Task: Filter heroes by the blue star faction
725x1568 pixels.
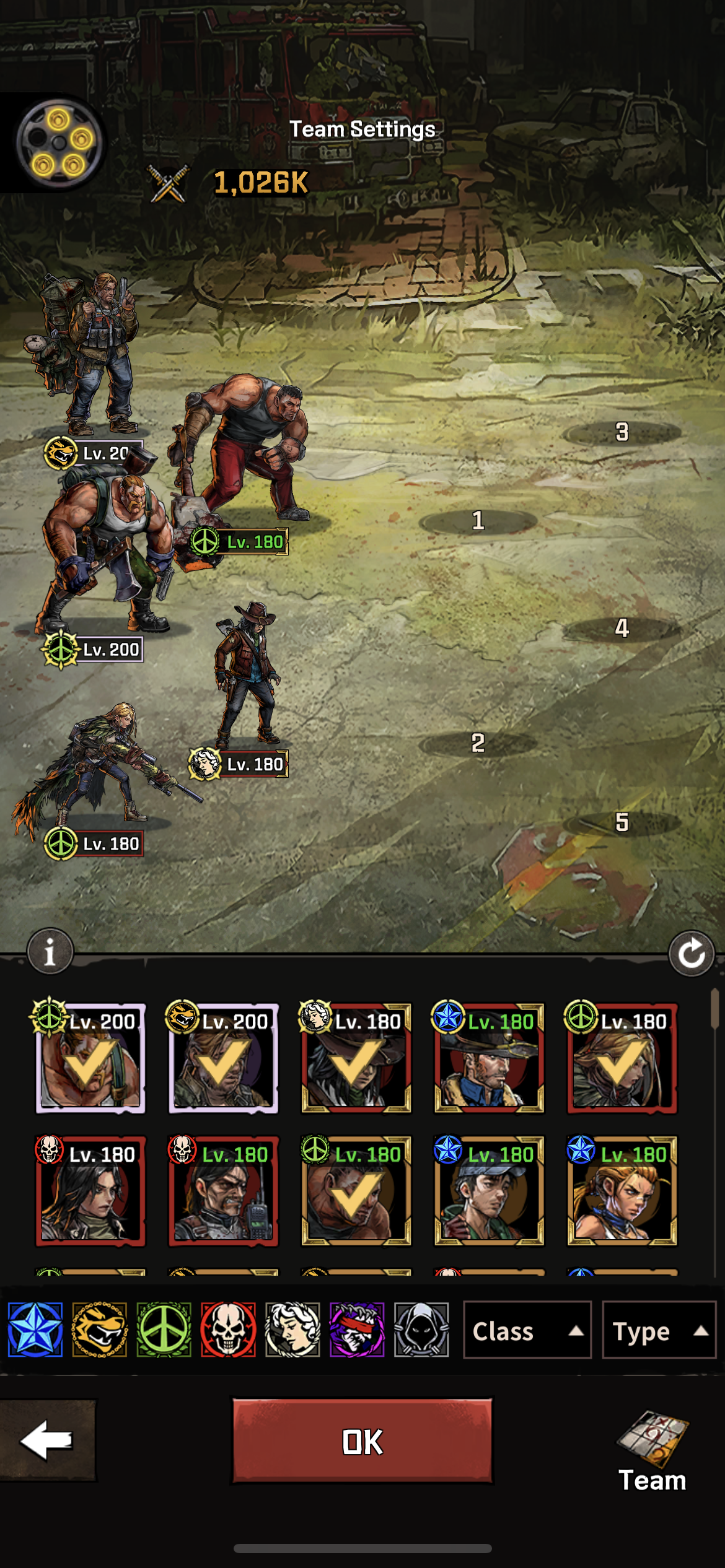Action: click(35, 1330)
